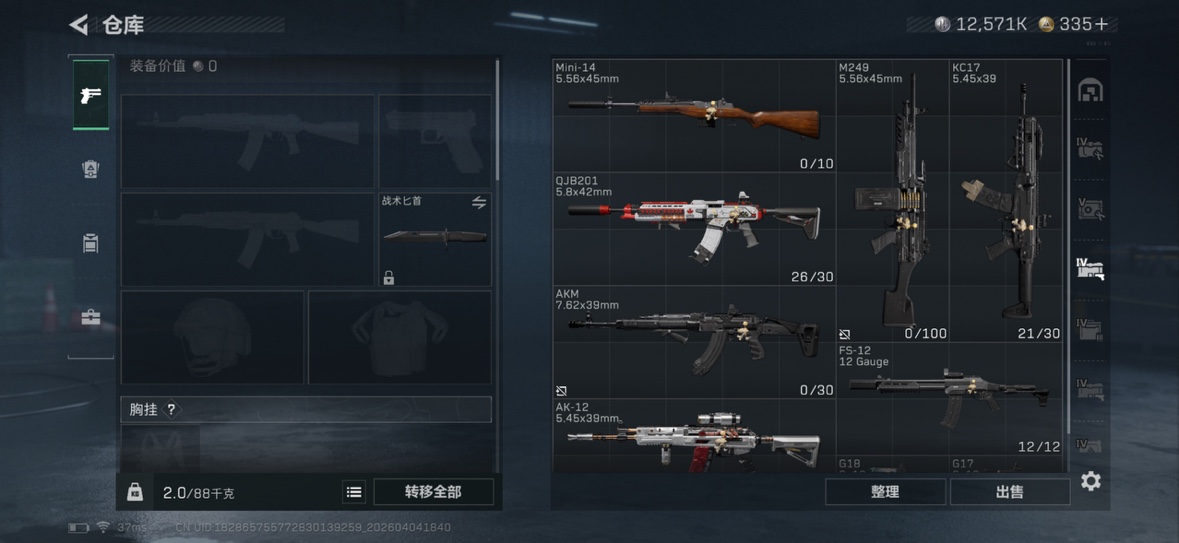Open the toolbox category tab
The image size is (1179, 543).
coord(91,318)
